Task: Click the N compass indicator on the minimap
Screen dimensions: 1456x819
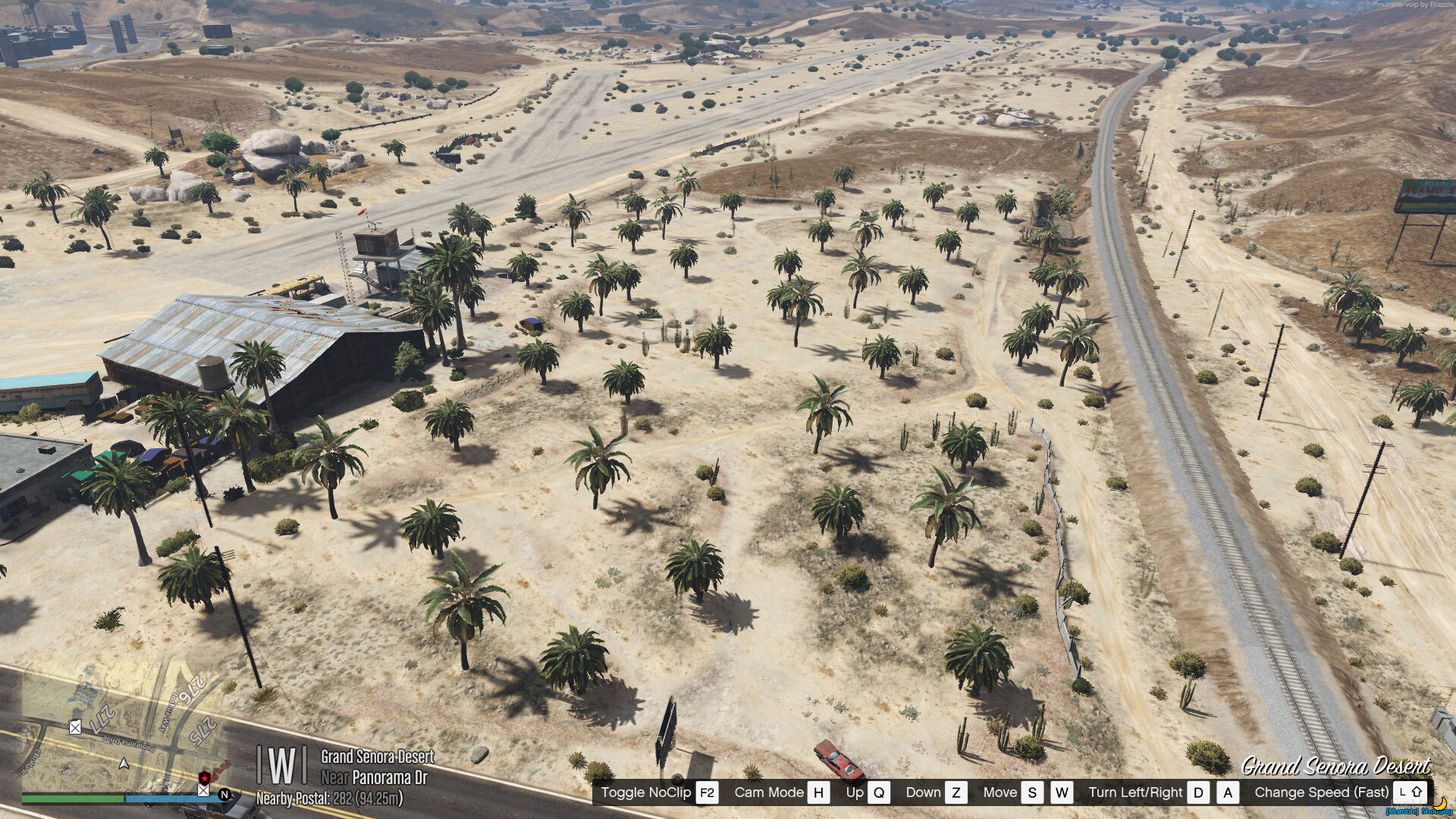Action: pyautogui.click(x=224, y=794)
